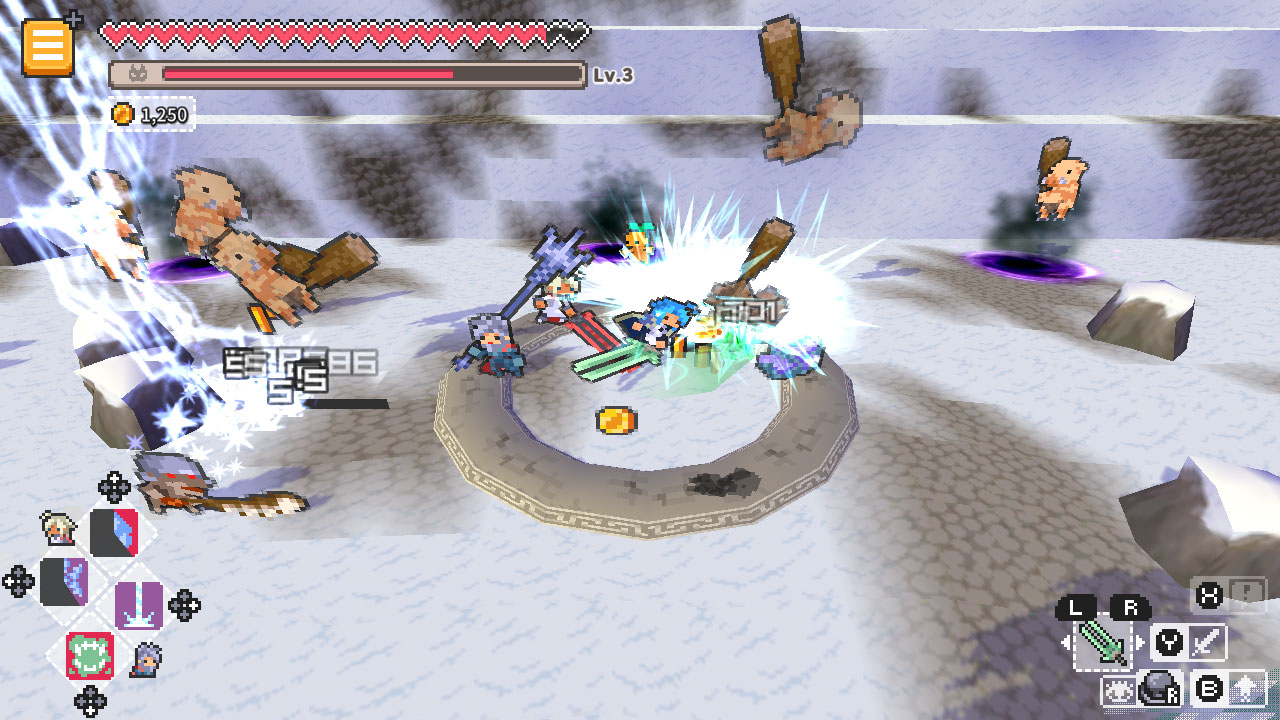Click the d-pad cross below the skill diamond

click(x=89, y=699)
